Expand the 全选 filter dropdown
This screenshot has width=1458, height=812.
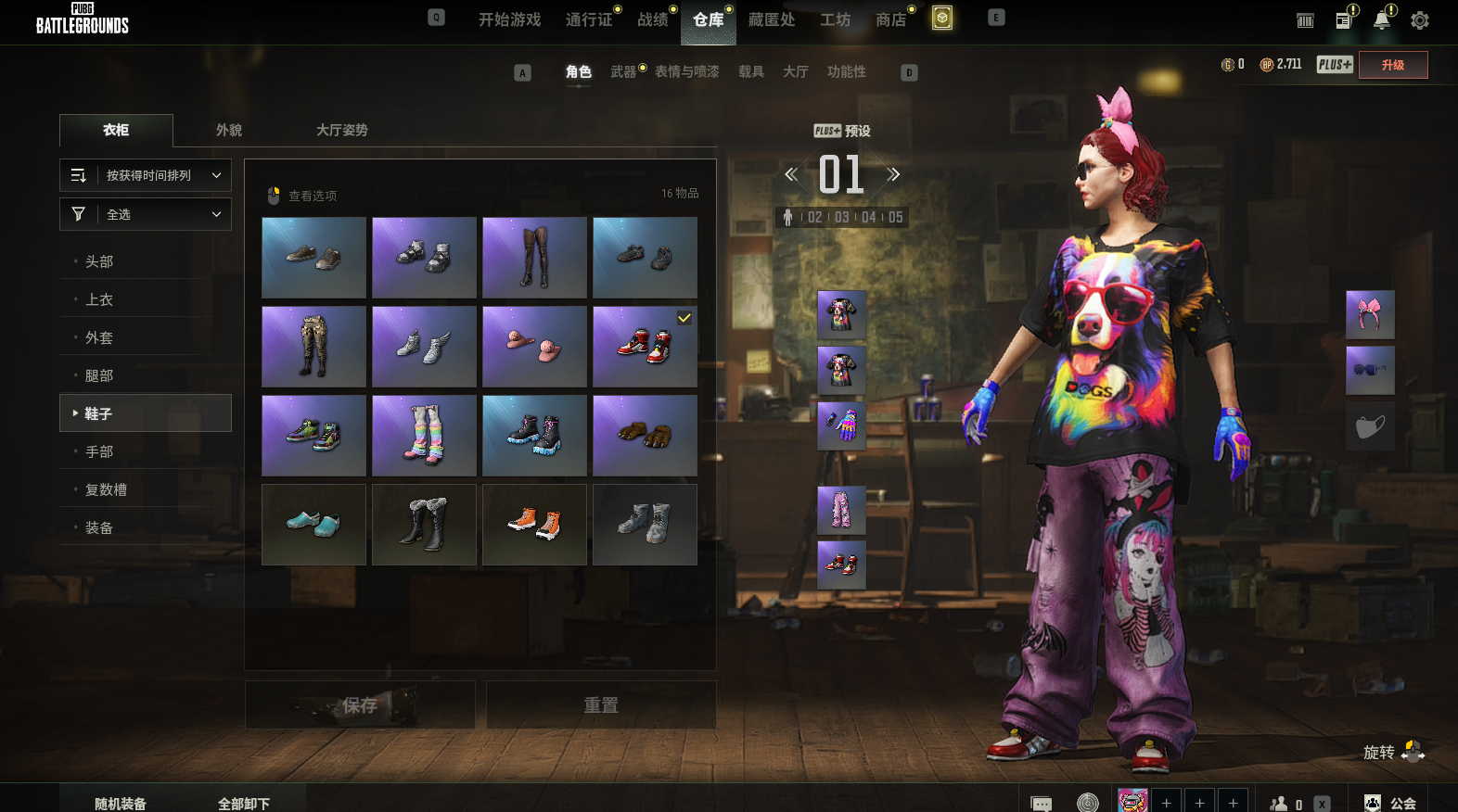[146, 214]
